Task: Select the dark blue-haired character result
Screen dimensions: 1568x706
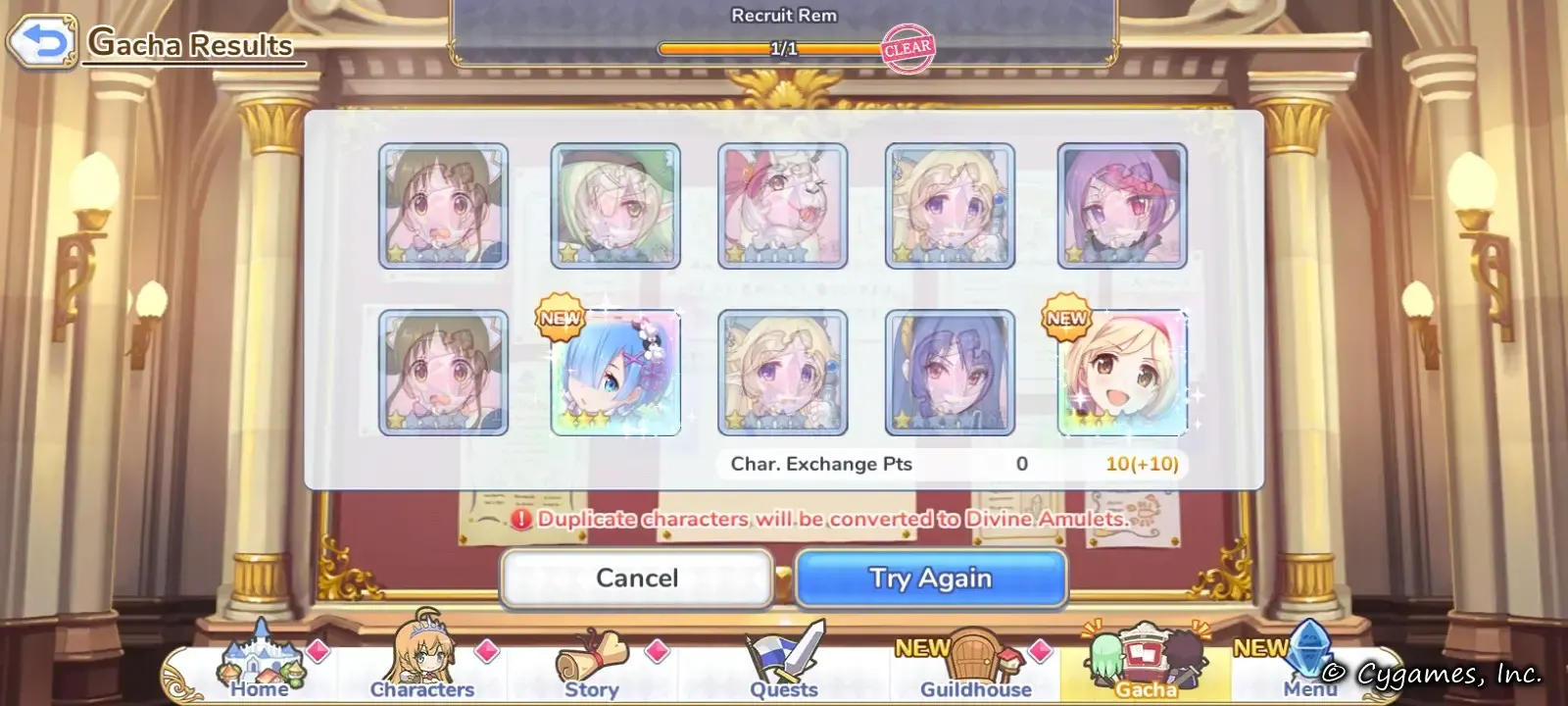Action: [x=950, y=373]
